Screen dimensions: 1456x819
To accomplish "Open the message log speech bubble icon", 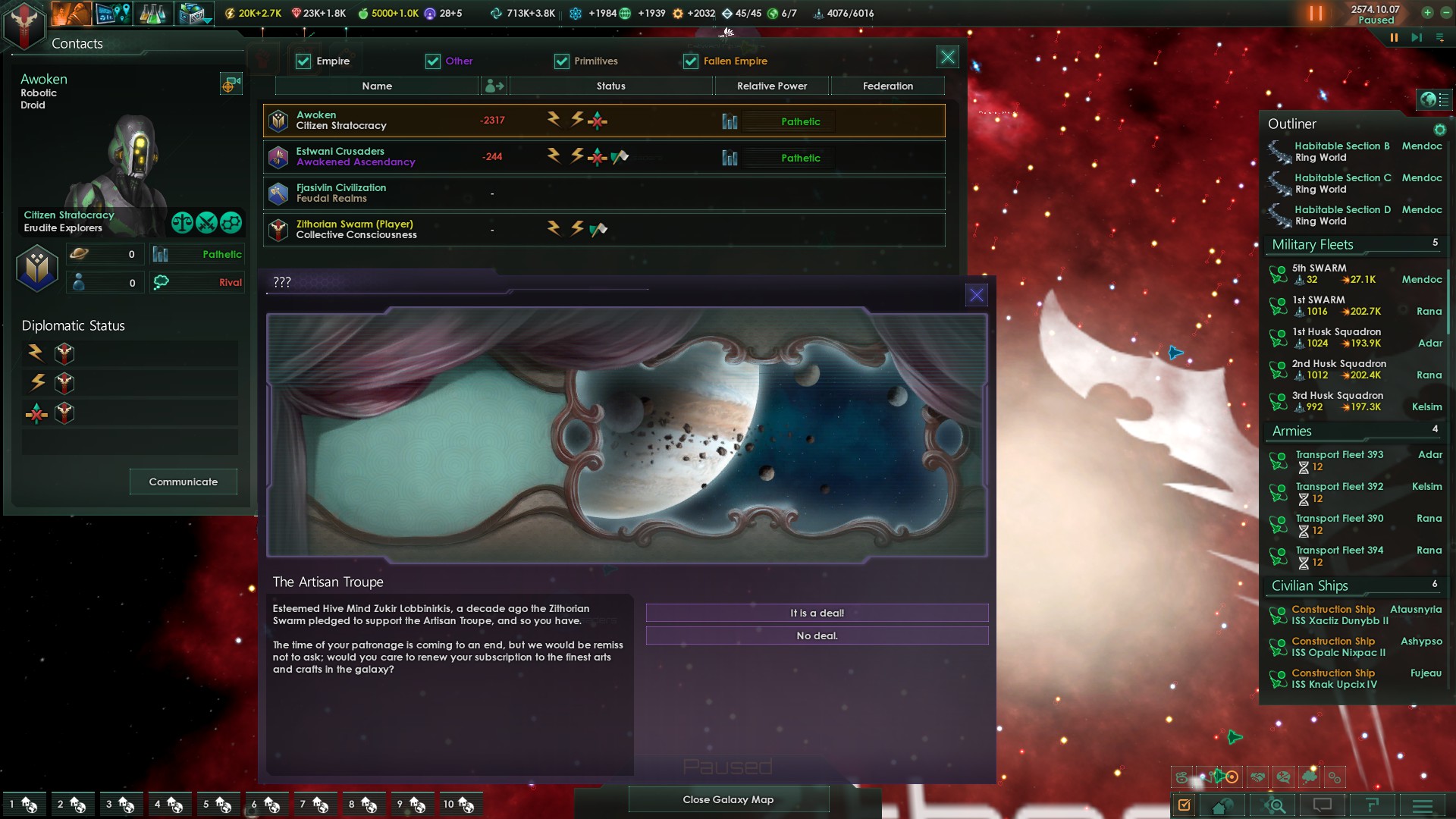I will pyautogui.click(x=1324, y=805).
